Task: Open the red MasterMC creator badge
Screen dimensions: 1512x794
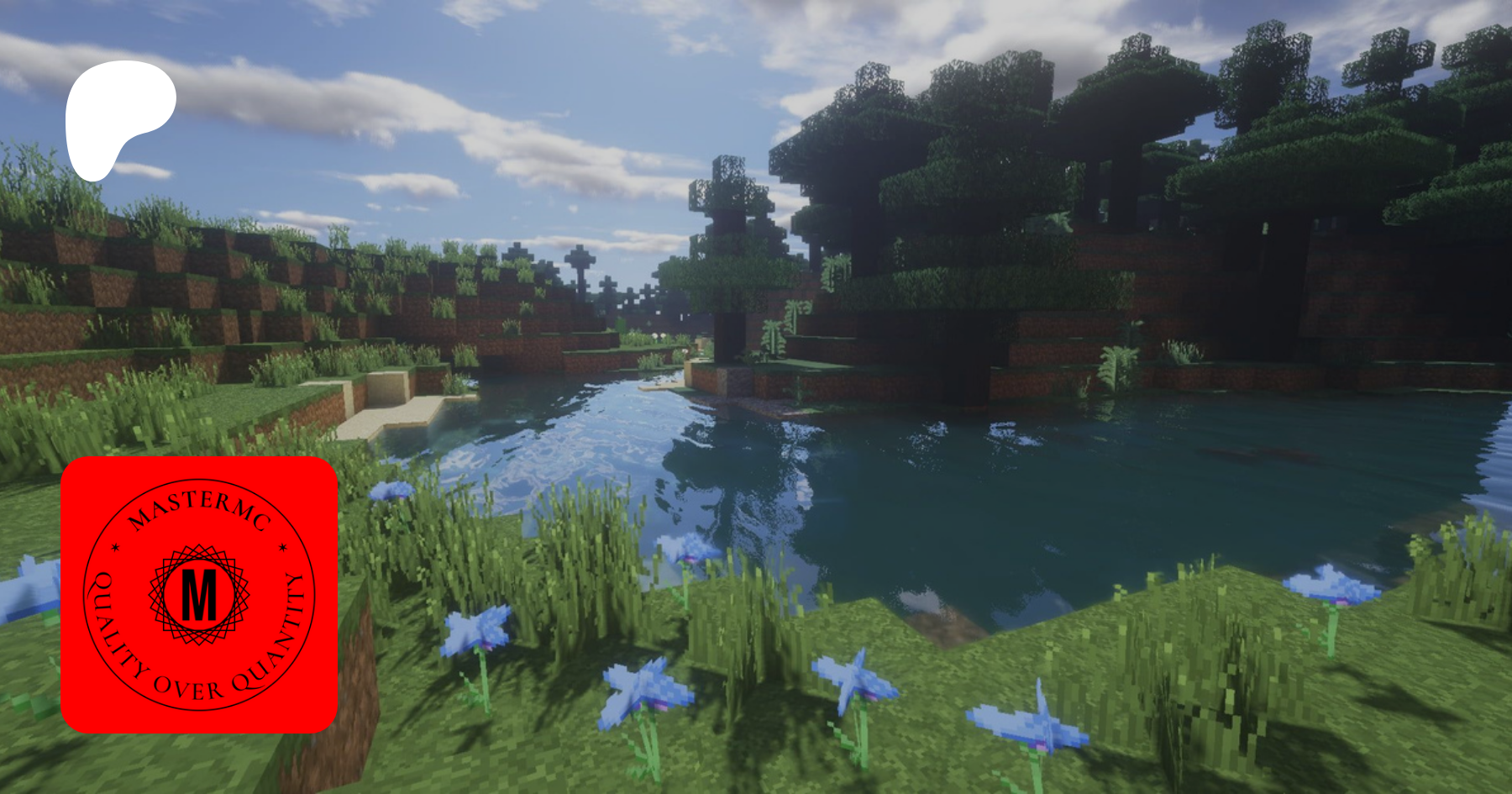Action: (199, 595)
